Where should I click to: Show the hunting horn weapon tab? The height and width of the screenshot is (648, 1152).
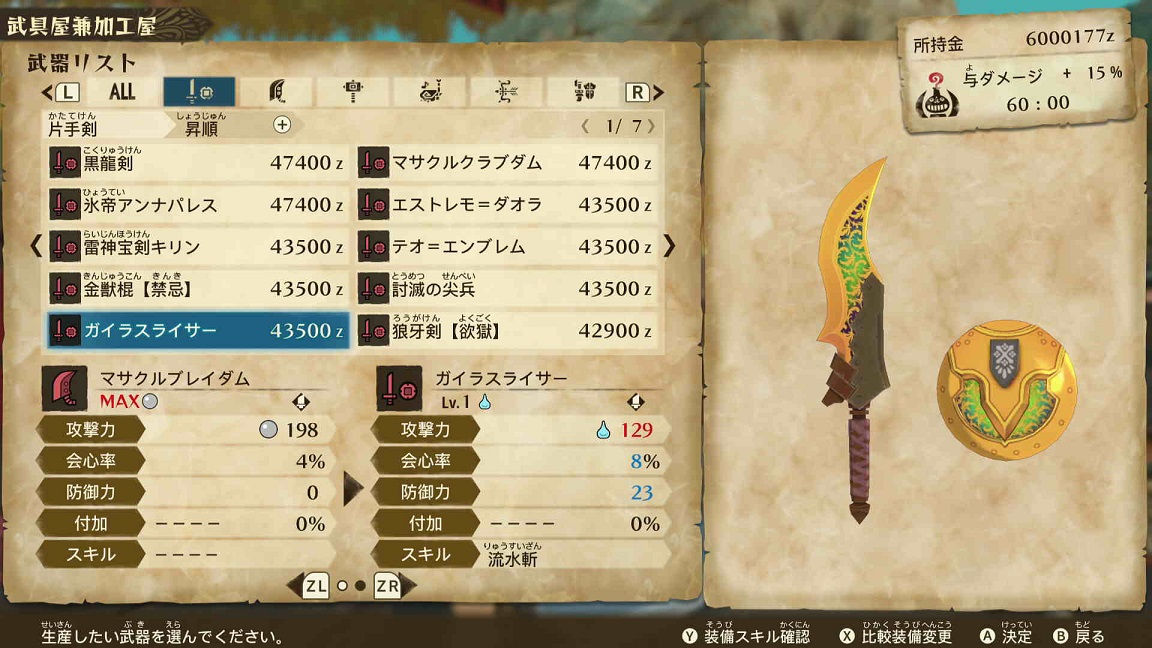[x=430, y=92]
